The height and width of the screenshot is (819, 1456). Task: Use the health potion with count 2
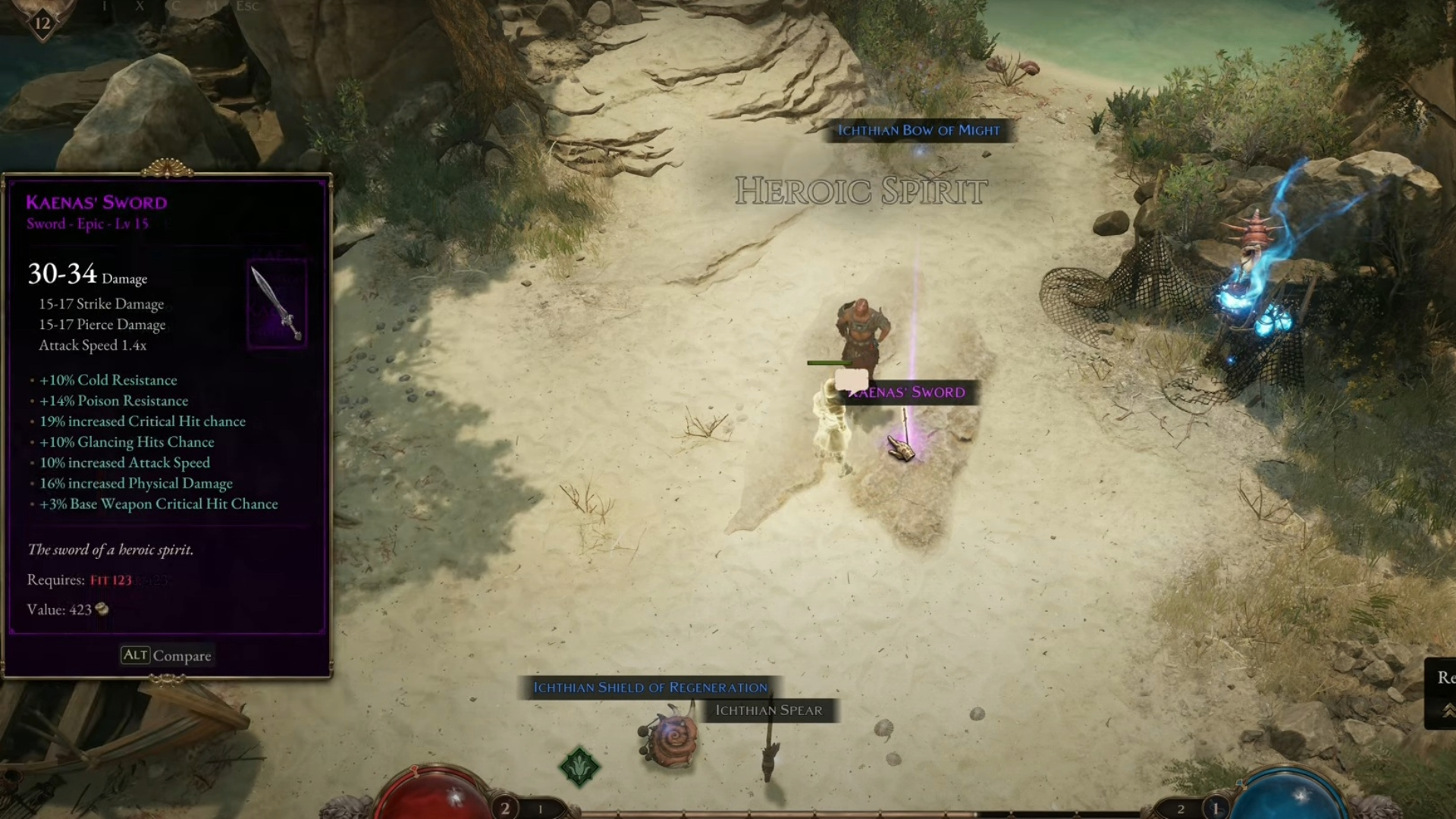(505, 808)
